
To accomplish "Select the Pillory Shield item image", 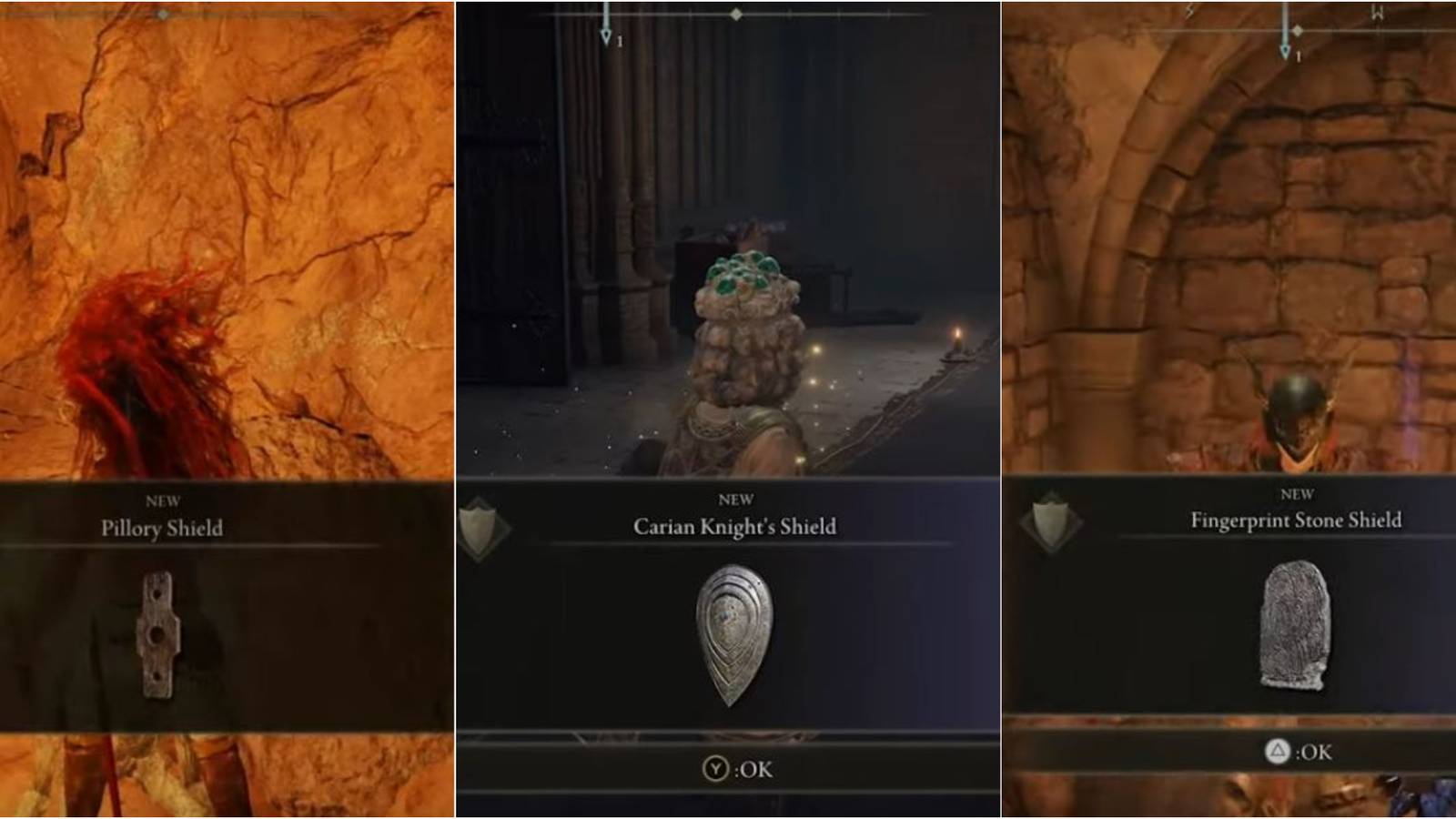I will [x=157, y=637].
